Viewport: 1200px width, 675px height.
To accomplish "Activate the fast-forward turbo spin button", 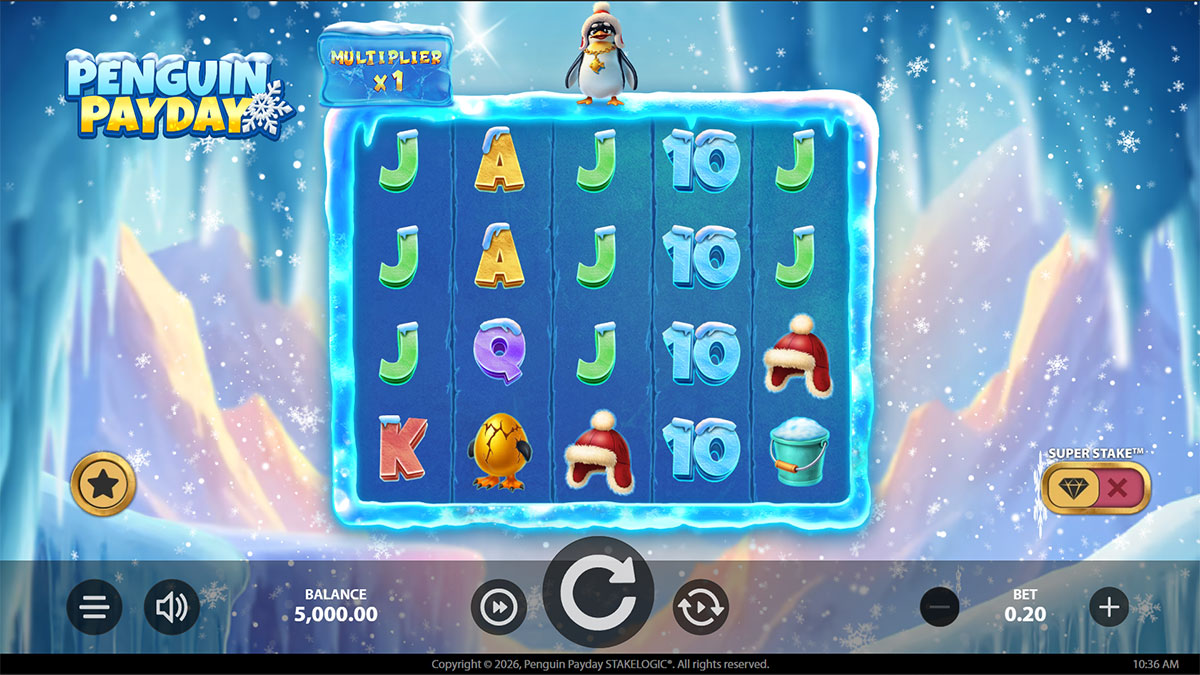I will [498, 607].
